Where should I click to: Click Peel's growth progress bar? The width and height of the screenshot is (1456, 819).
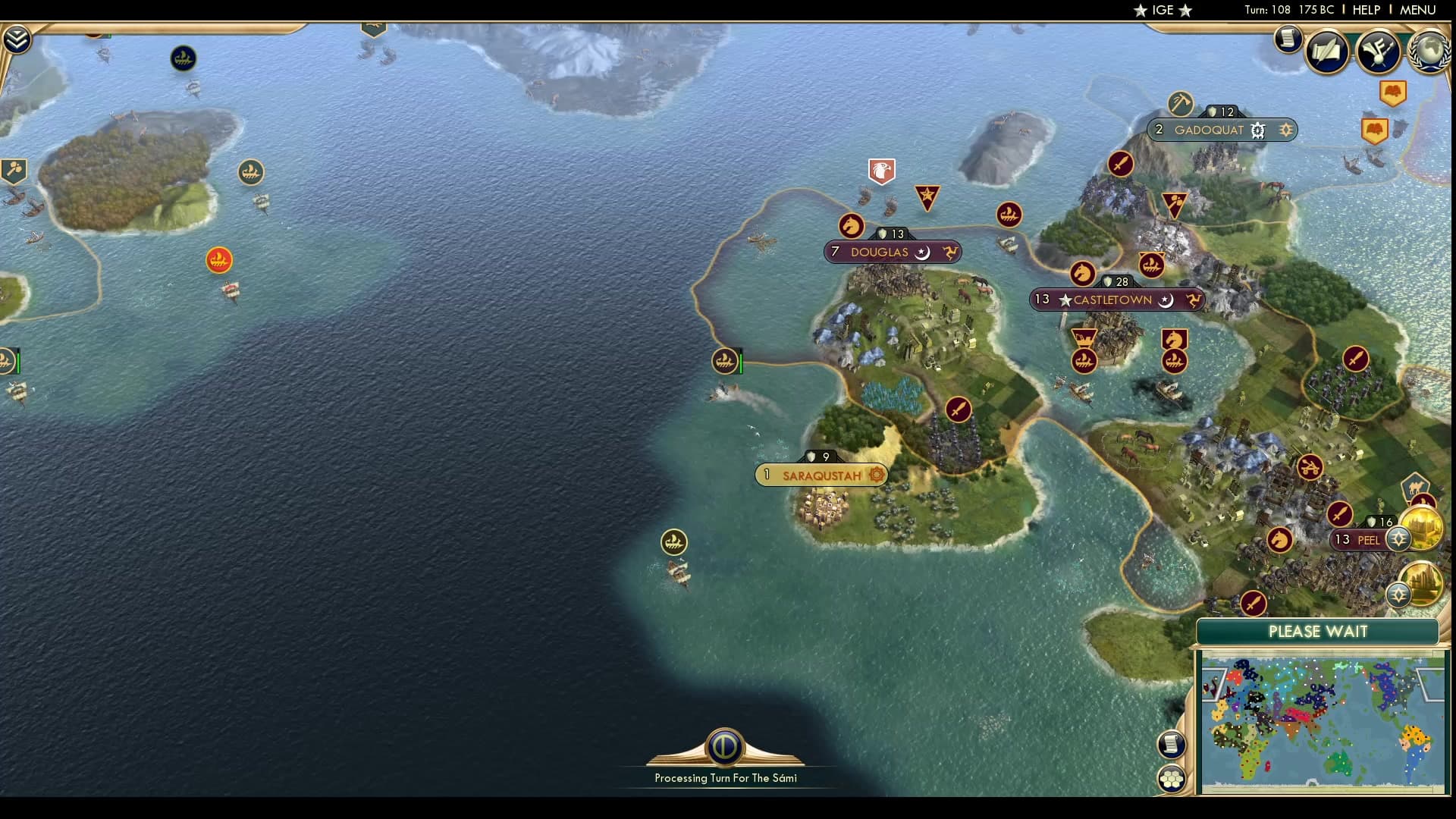point(1380,522)
